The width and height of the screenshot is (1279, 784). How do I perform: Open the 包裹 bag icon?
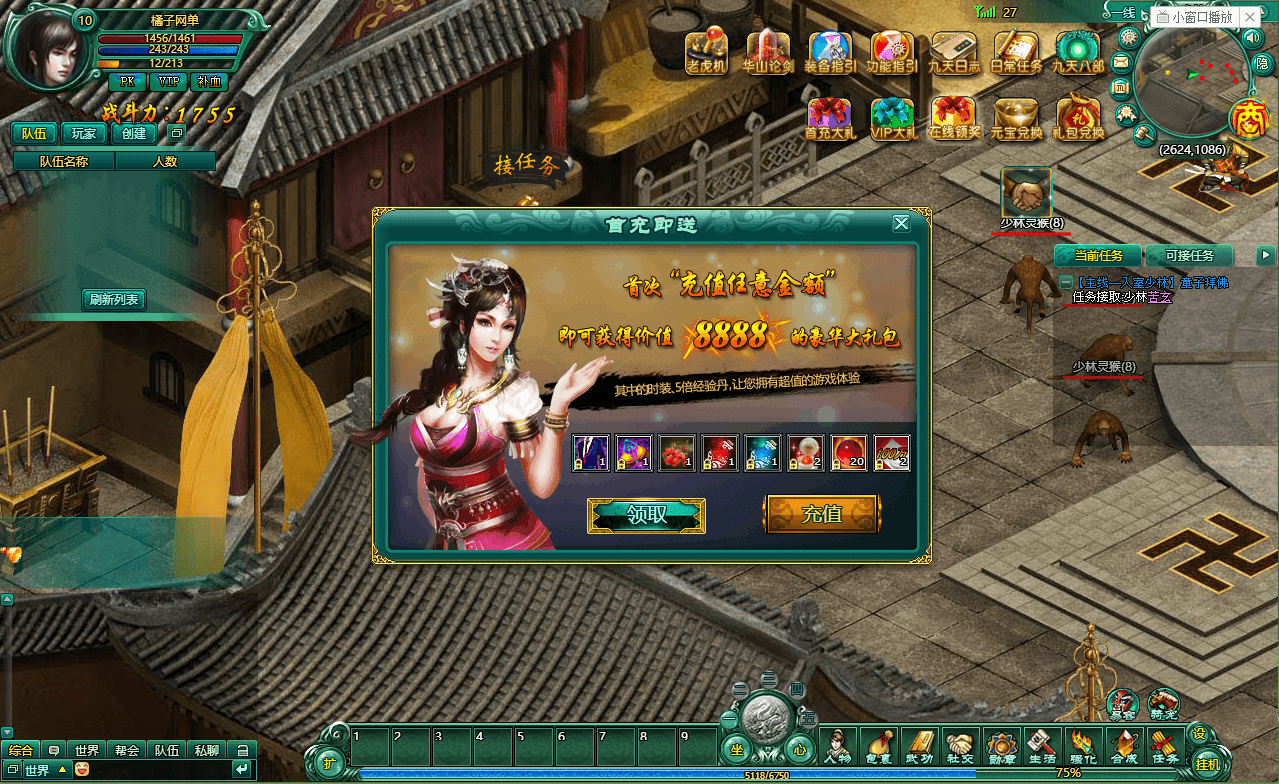click(878, 746)
